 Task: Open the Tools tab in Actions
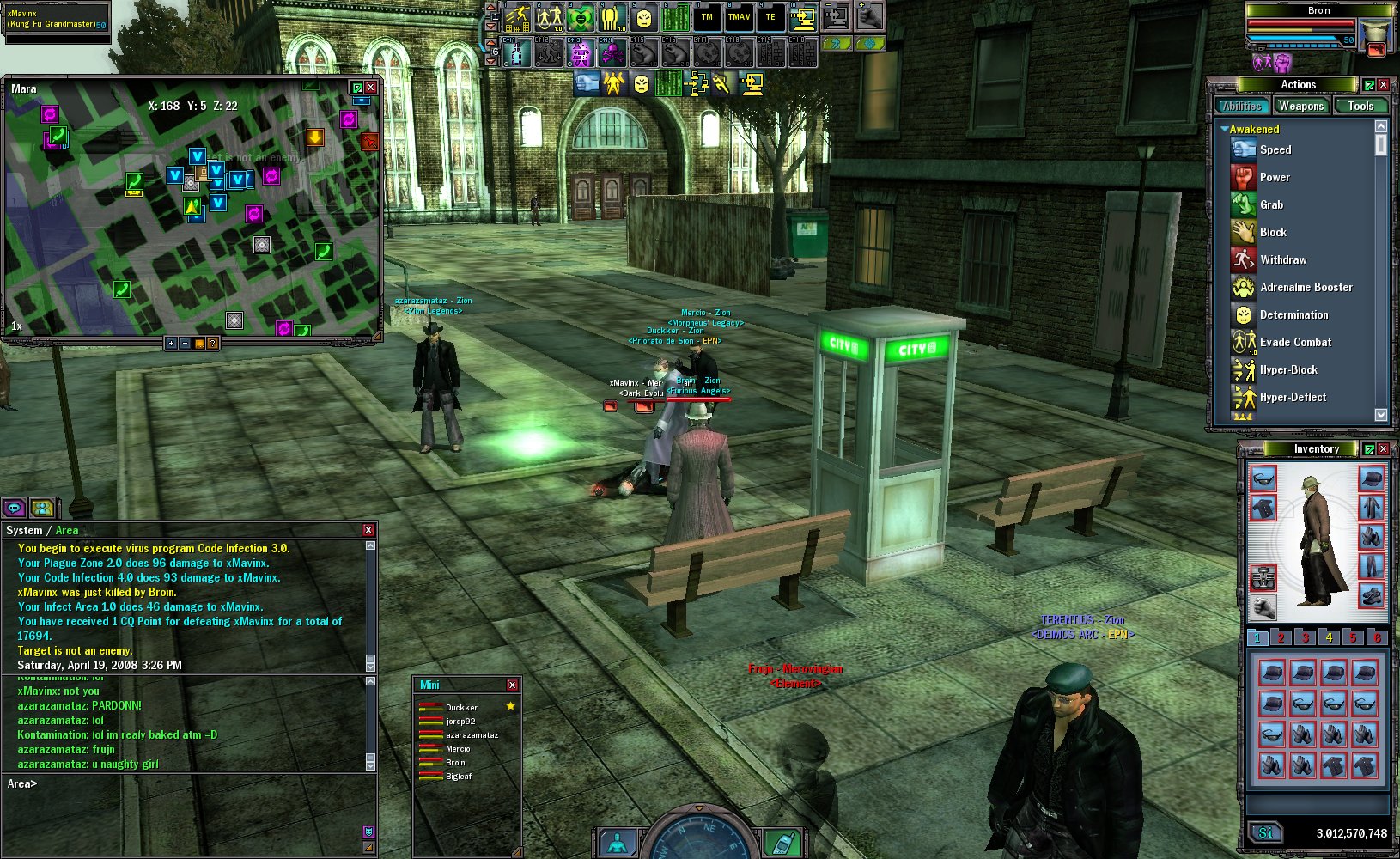pos(1360,106)
